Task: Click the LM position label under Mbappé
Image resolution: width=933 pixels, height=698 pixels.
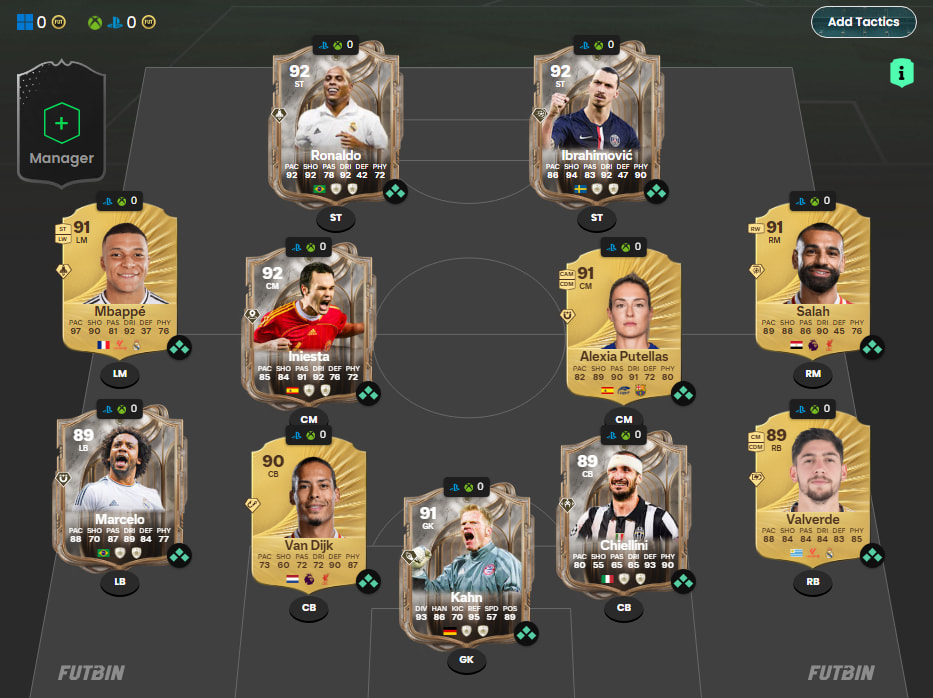Action: click(x=119, y=375)
